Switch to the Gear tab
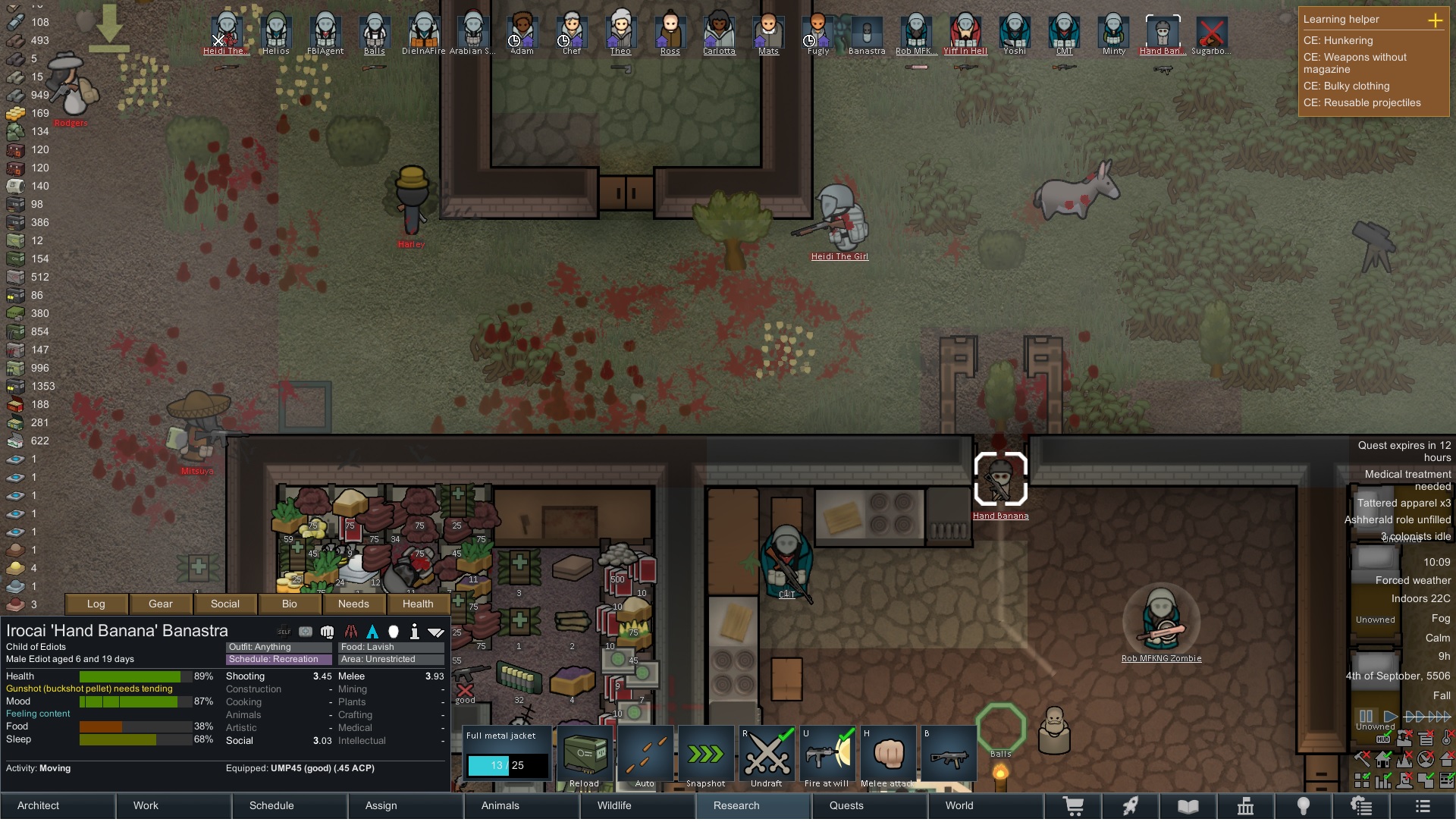 pos(161,604)
